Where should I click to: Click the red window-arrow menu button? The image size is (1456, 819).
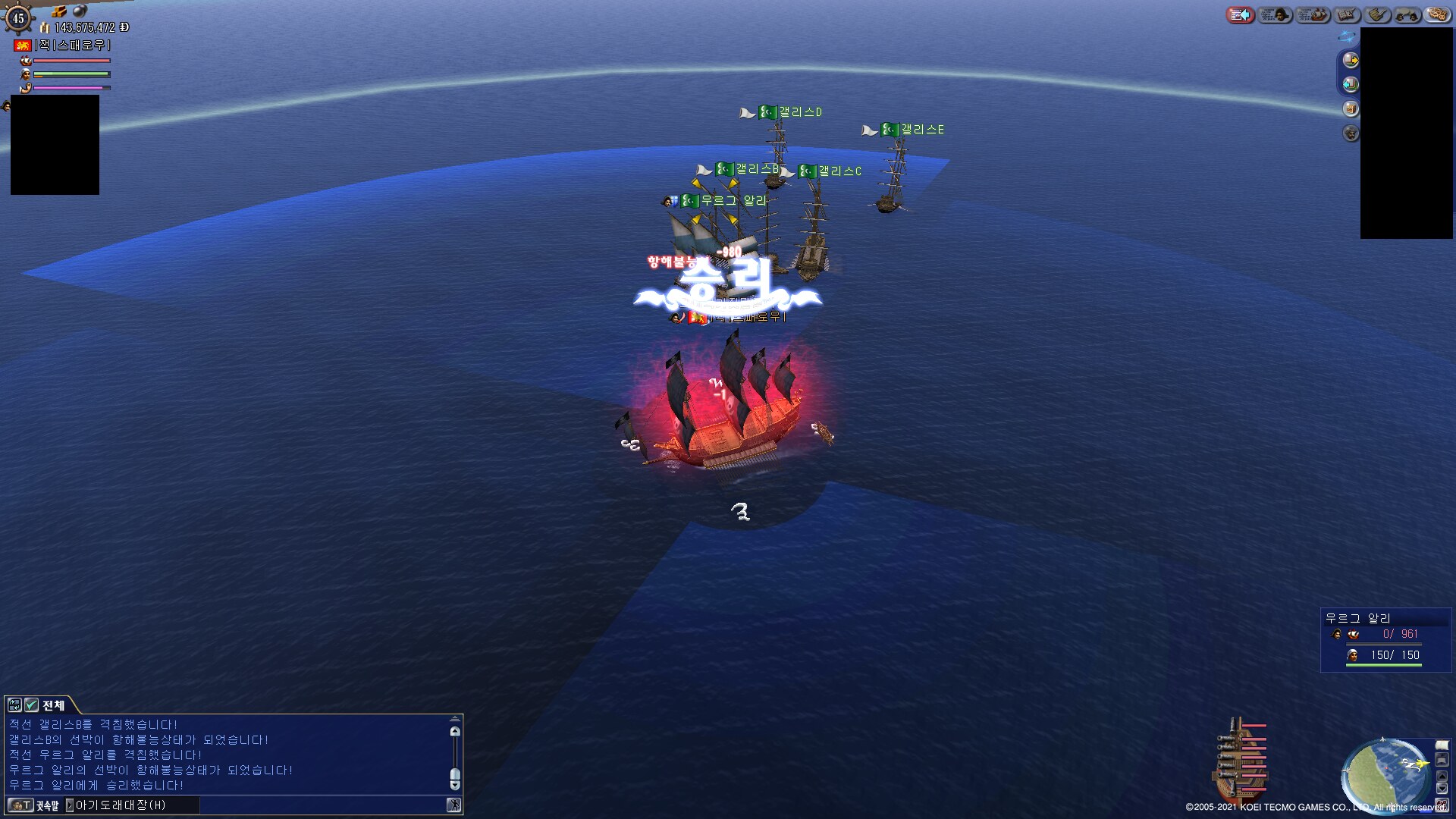(1241, 15)
